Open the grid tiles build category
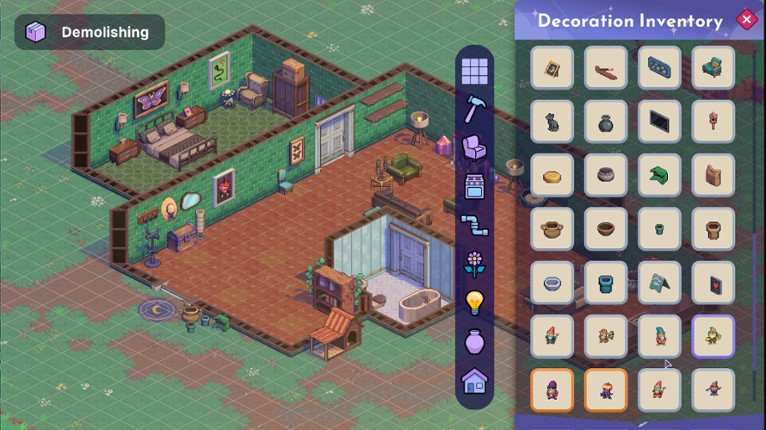The height and width of the screenshot is (430, 766). 474,70
